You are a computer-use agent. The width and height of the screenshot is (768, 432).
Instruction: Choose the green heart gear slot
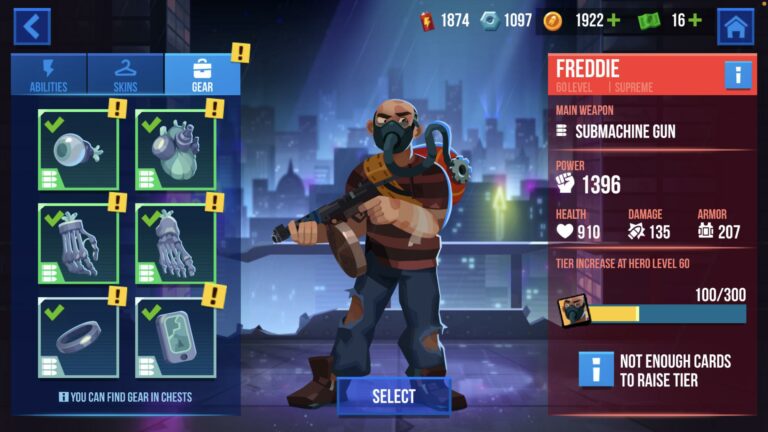coord(175,150)
